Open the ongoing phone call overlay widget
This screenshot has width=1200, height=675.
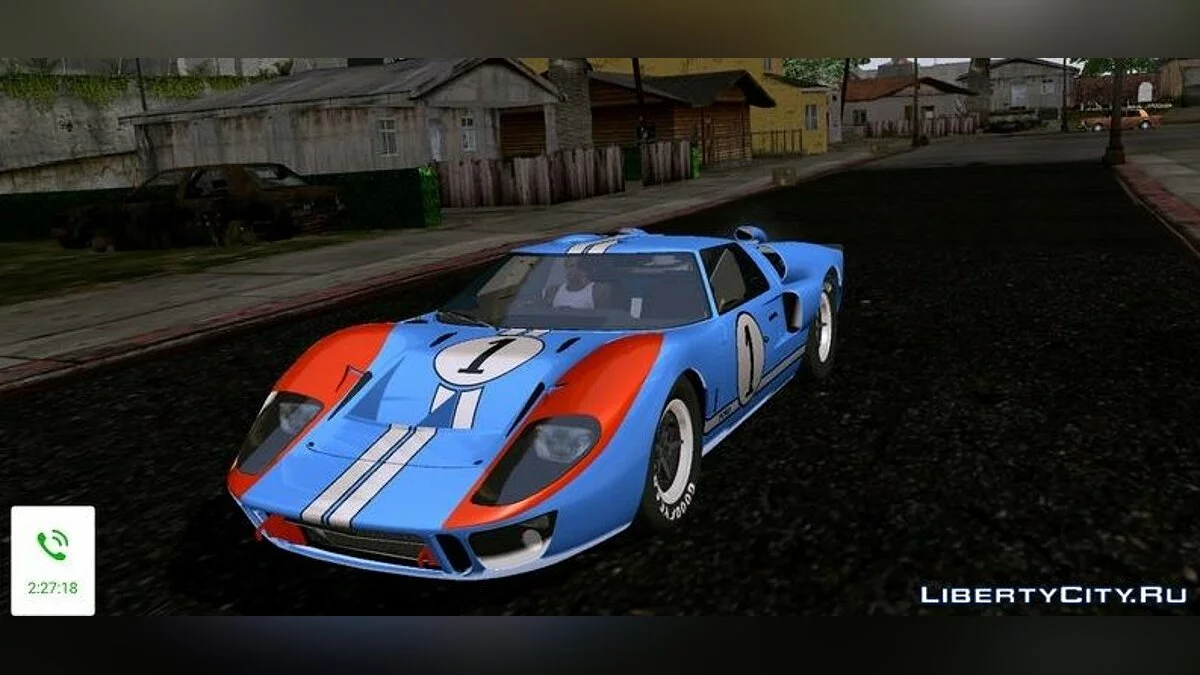click(x=53, y=560)
